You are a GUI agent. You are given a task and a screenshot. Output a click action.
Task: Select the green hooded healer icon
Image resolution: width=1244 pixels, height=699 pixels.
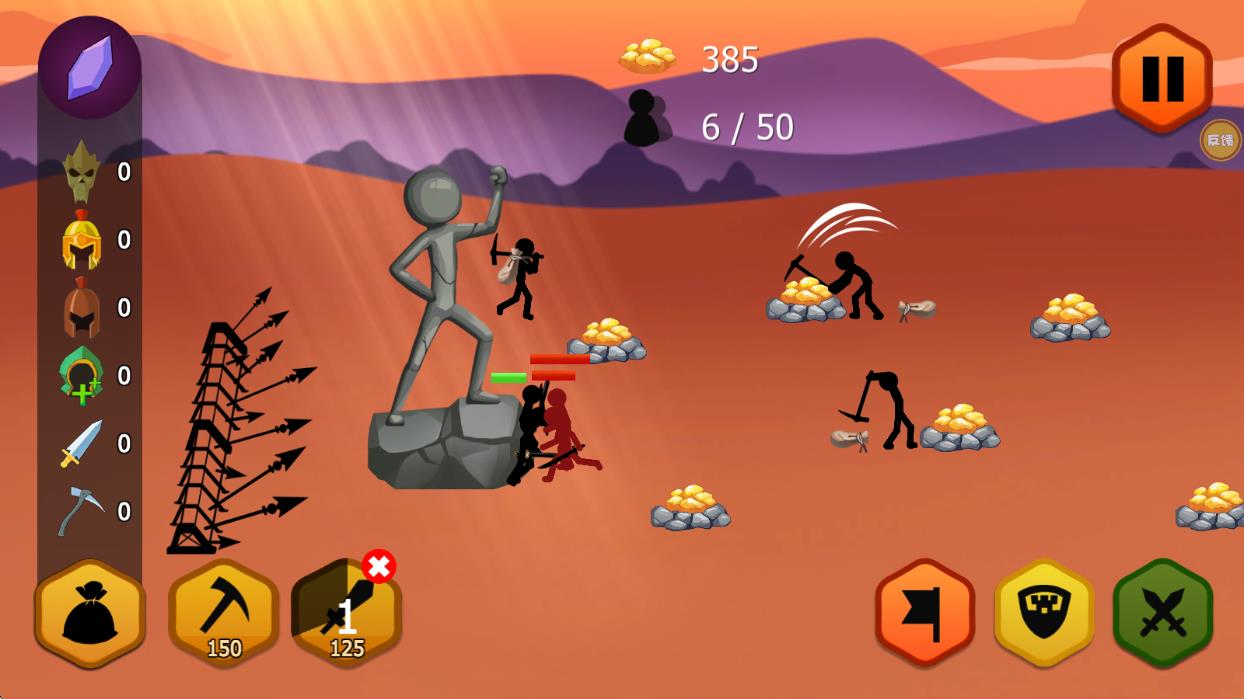tap(82, 376)
